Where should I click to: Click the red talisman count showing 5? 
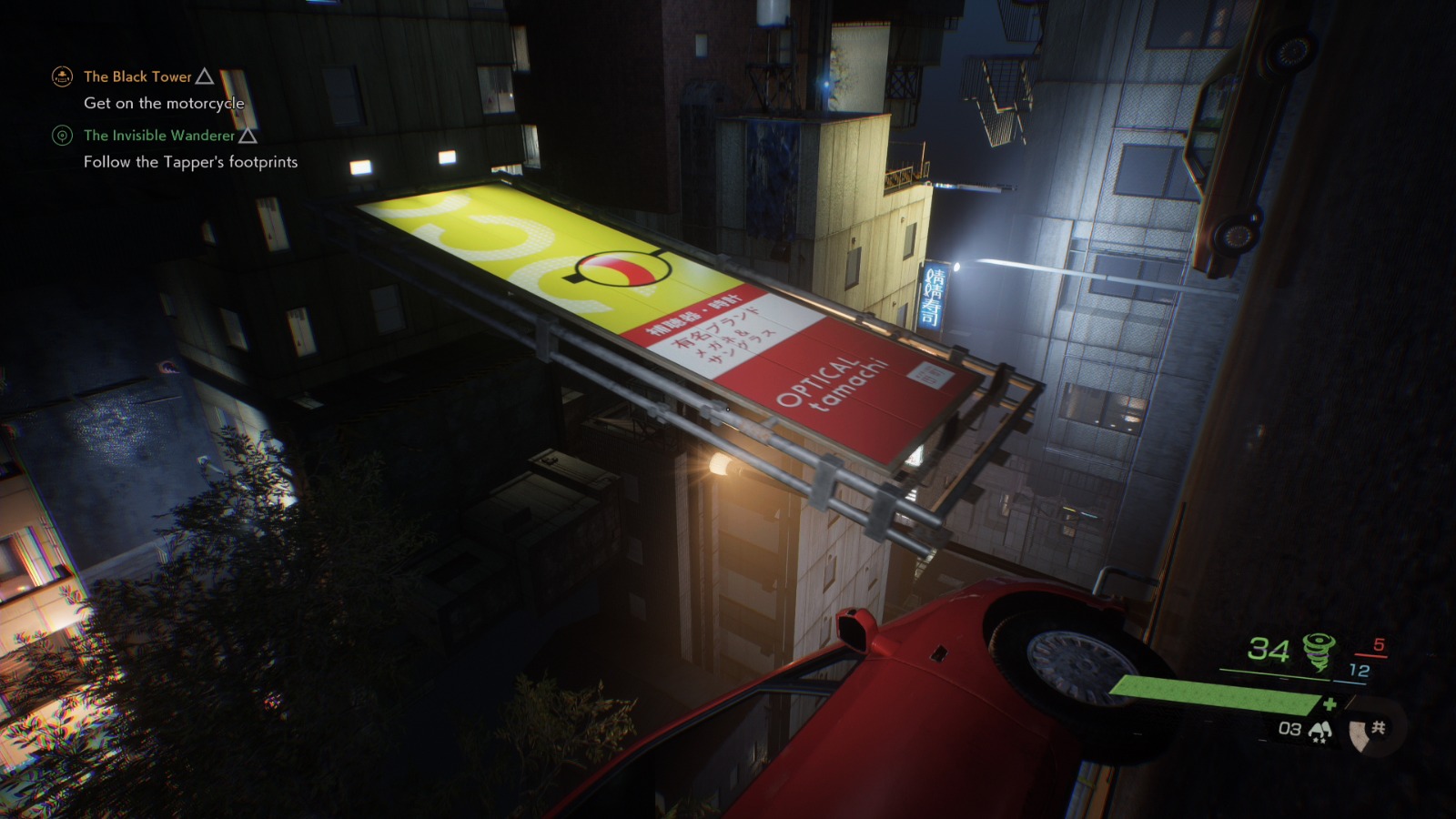[x=1378, y=643]
